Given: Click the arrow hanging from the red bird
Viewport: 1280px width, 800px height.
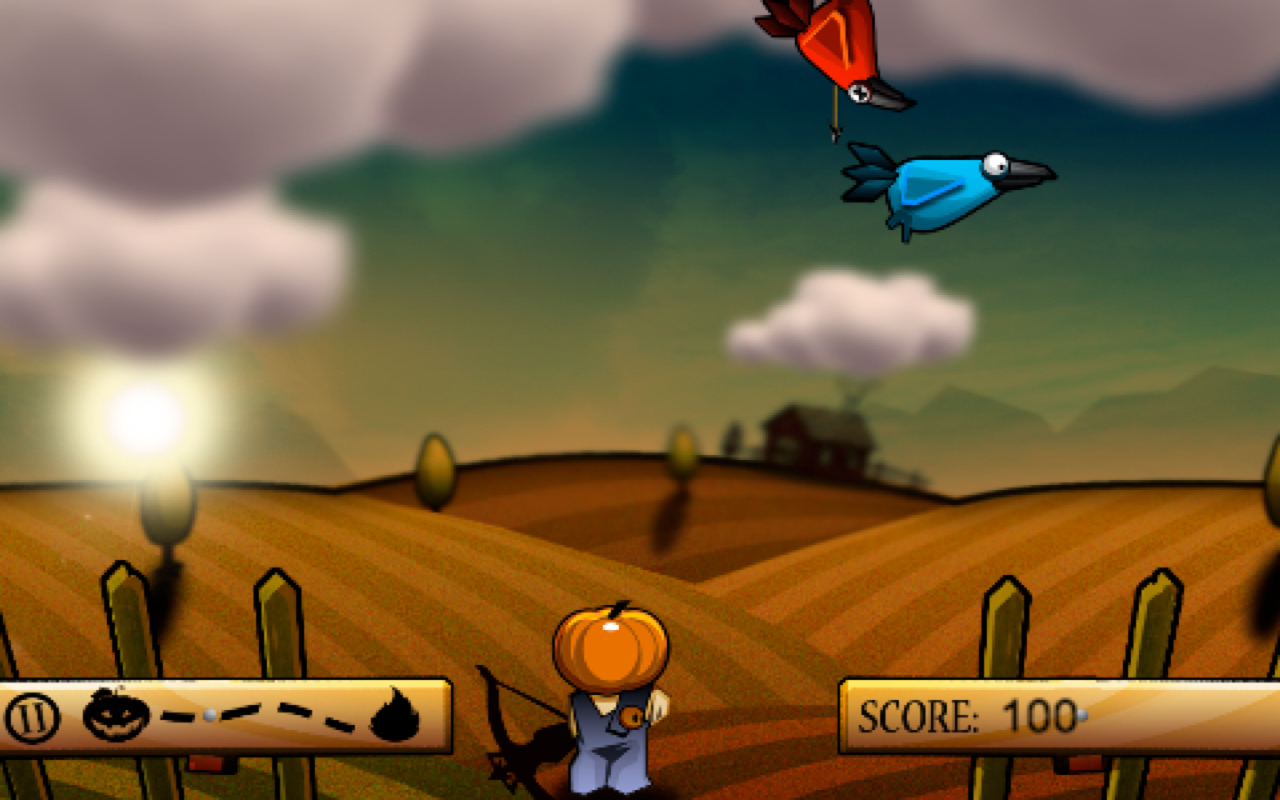Looking at the screenshot, I should tap(833, 115).
